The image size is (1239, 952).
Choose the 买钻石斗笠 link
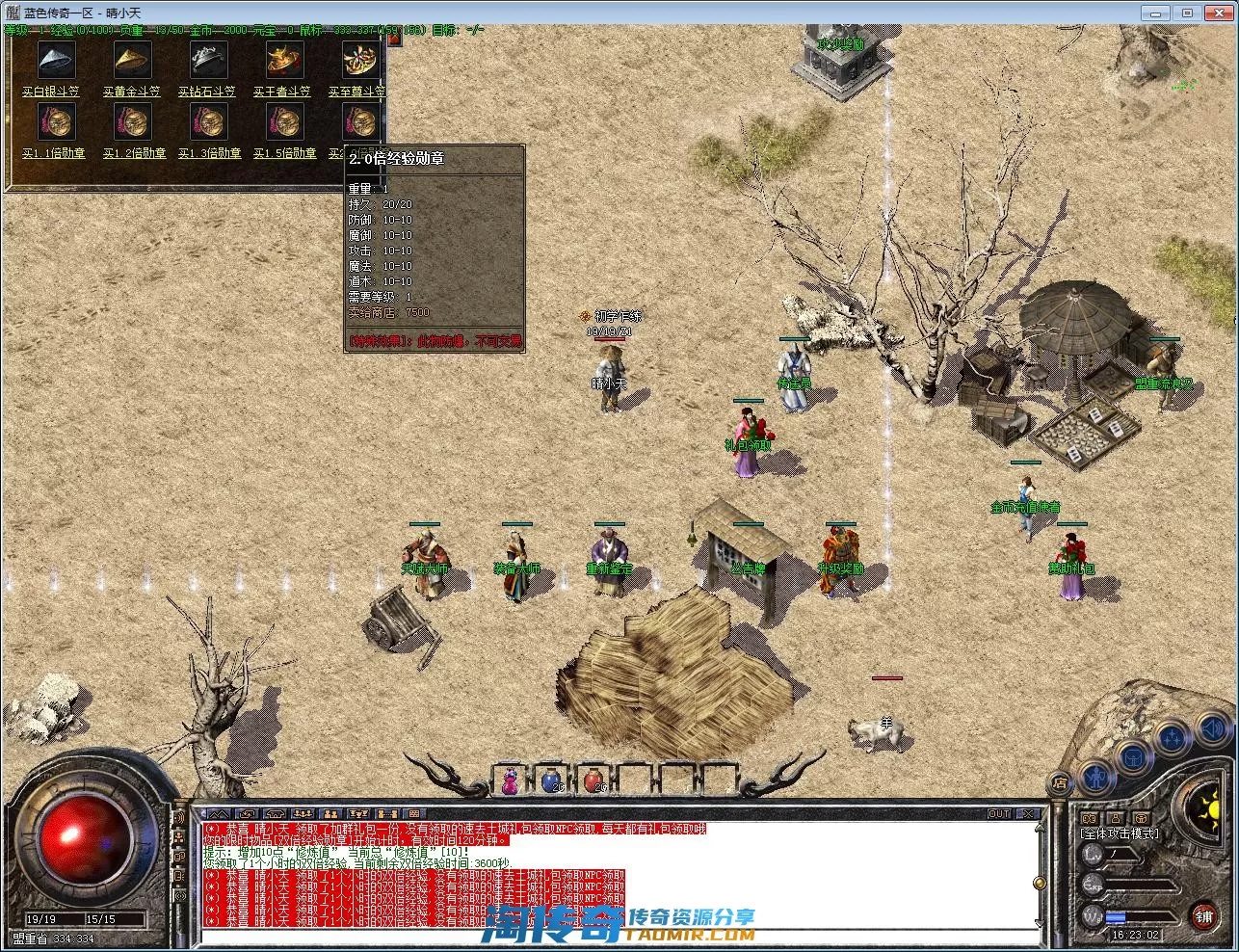207,92
